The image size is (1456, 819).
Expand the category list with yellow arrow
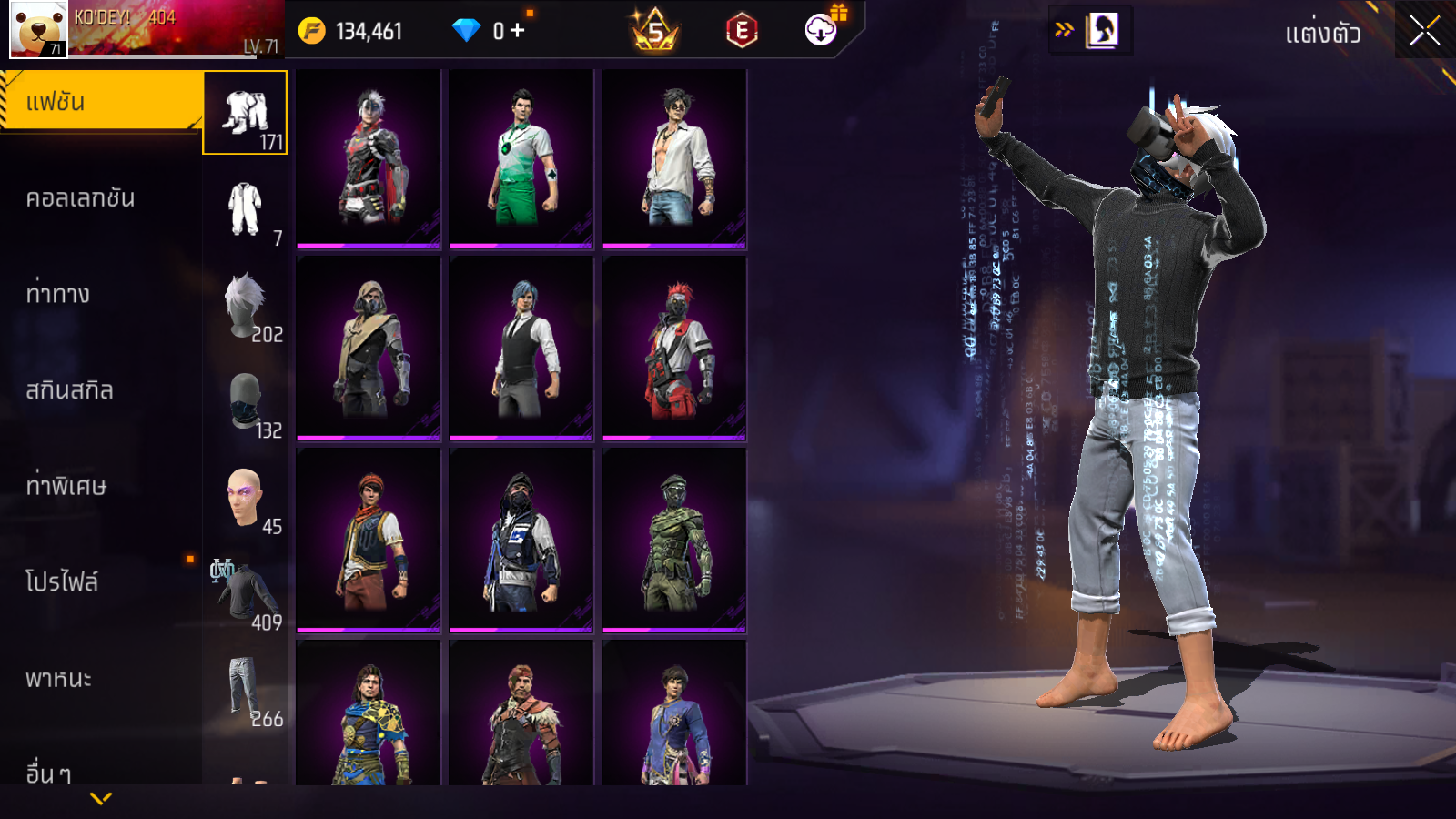click(x=101, y=798)
